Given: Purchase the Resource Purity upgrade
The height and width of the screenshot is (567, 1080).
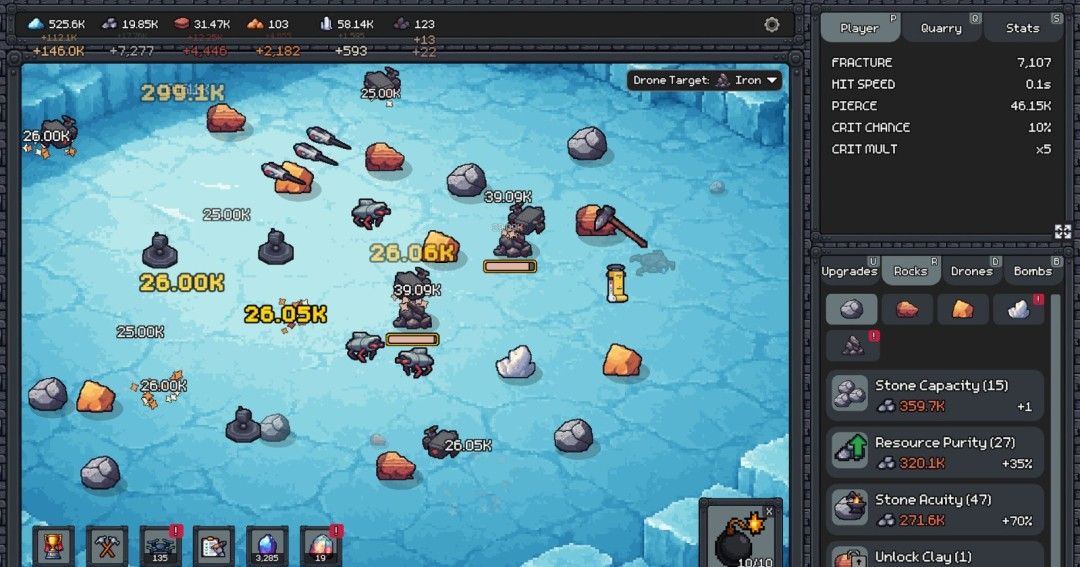Looking at the screenshot, I should 934,452.
